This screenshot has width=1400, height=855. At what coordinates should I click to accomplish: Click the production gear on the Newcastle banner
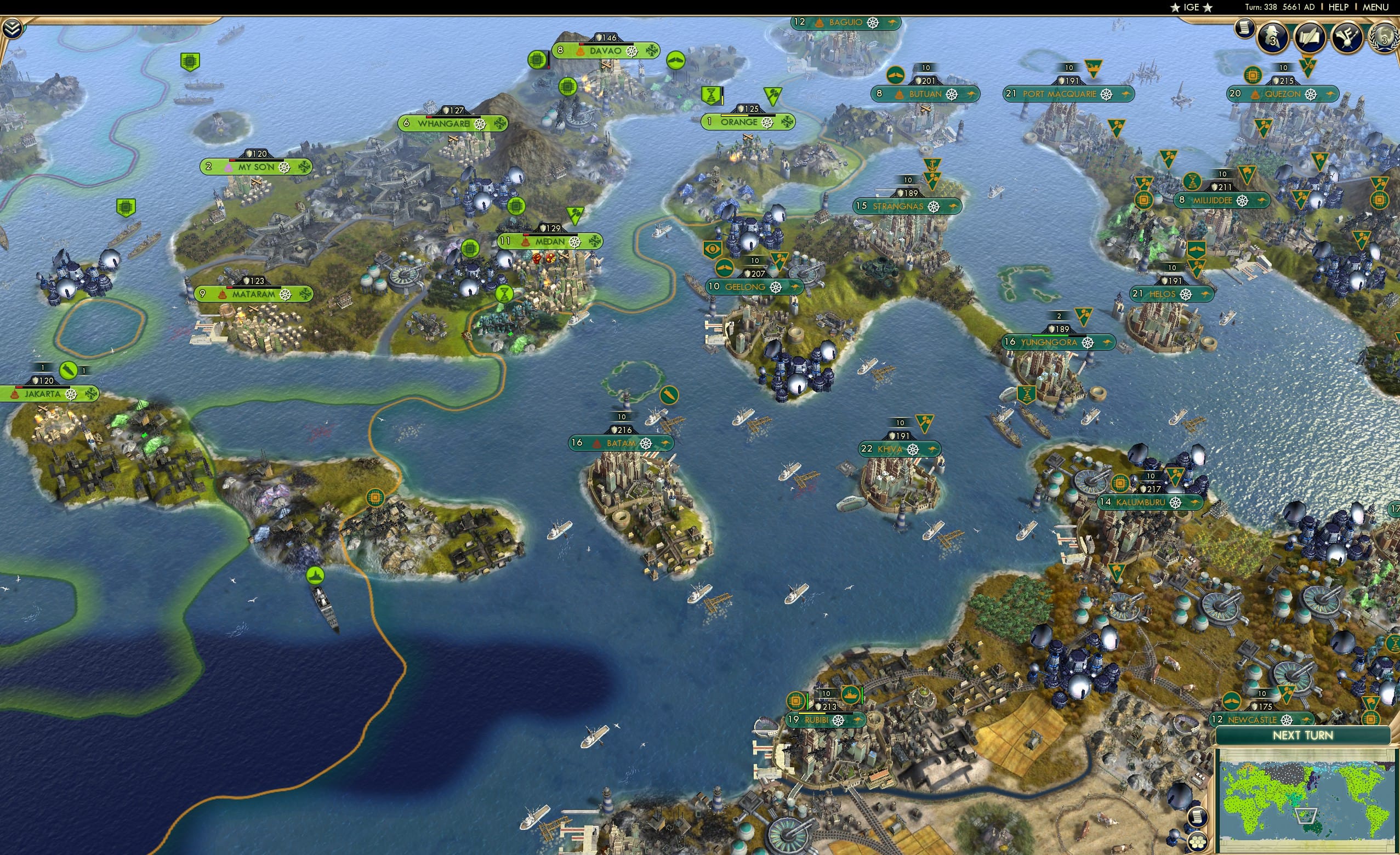[x=1287, y=720]
